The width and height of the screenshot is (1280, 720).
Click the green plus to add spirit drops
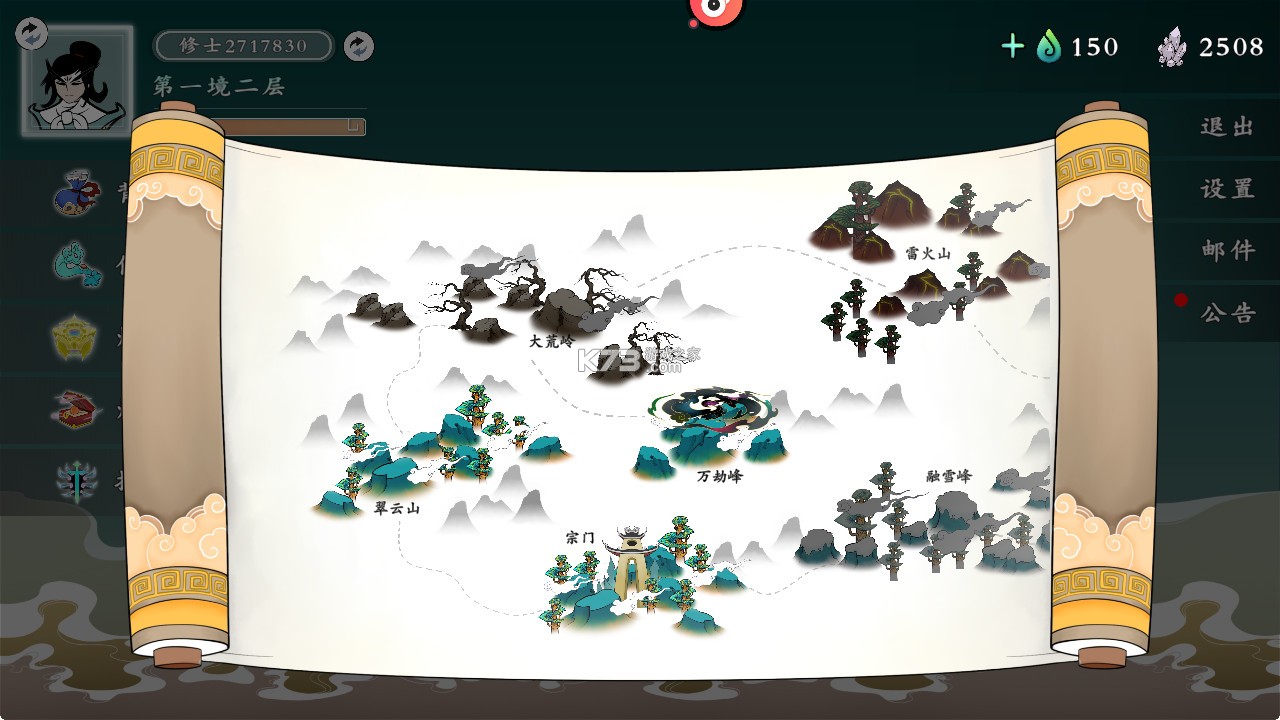coord(1012,46)
